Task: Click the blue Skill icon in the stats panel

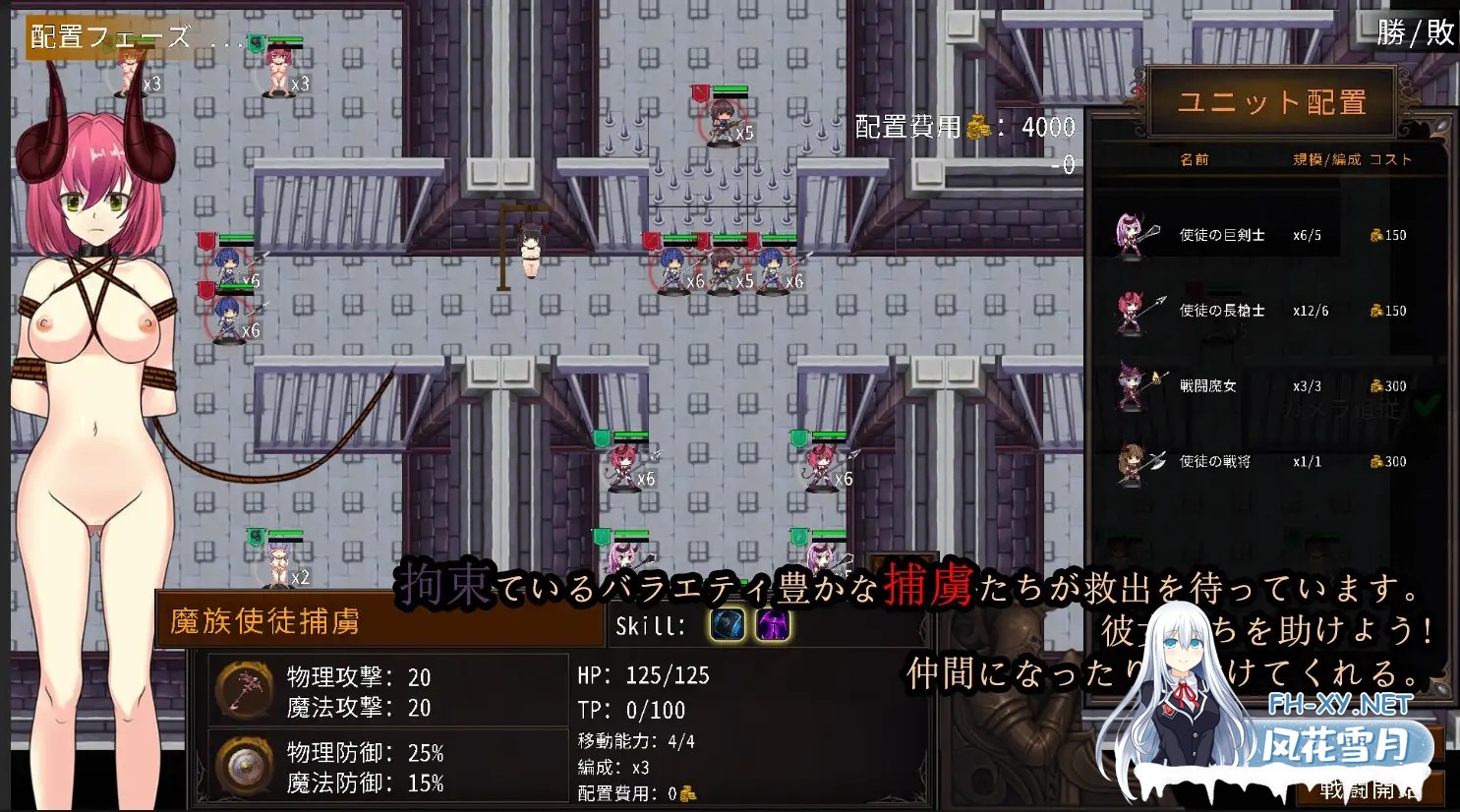Action: pos(727,625)
